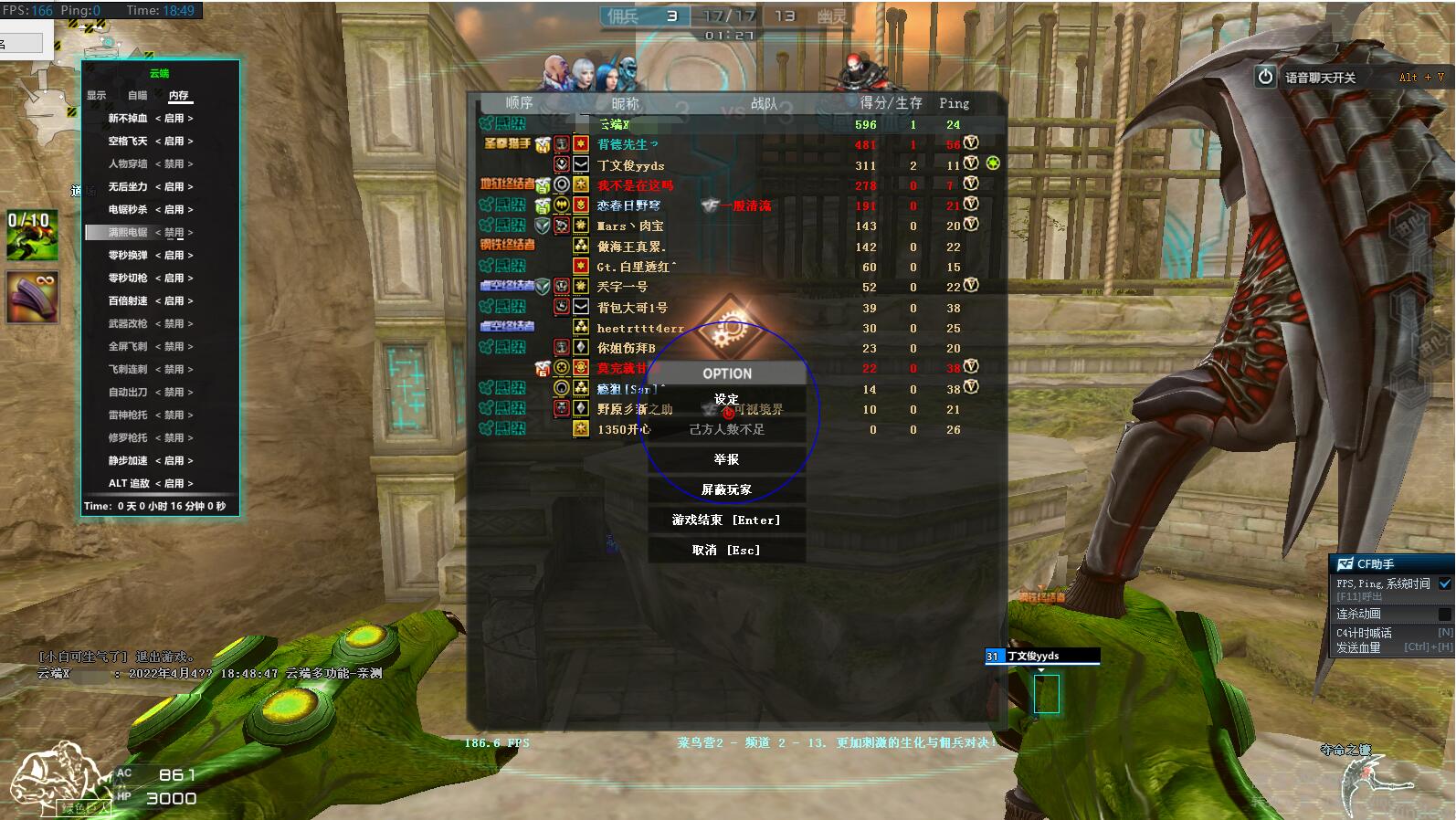
Task: Toggle the 新不掉血 option
Action: click(x=174, y=118)
